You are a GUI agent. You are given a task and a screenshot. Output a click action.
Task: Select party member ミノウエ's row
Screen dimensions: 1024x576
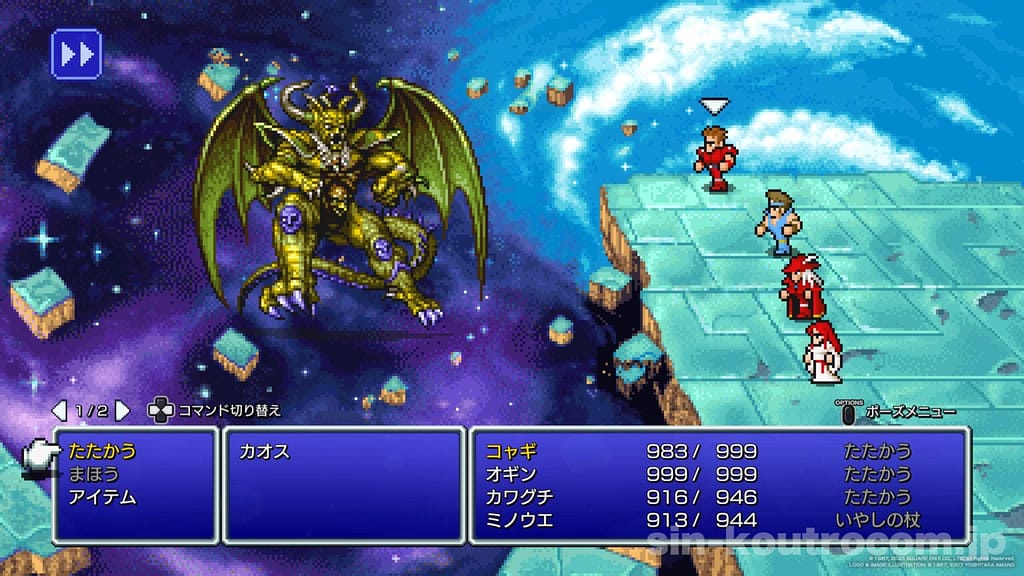(x=718, y=520)
